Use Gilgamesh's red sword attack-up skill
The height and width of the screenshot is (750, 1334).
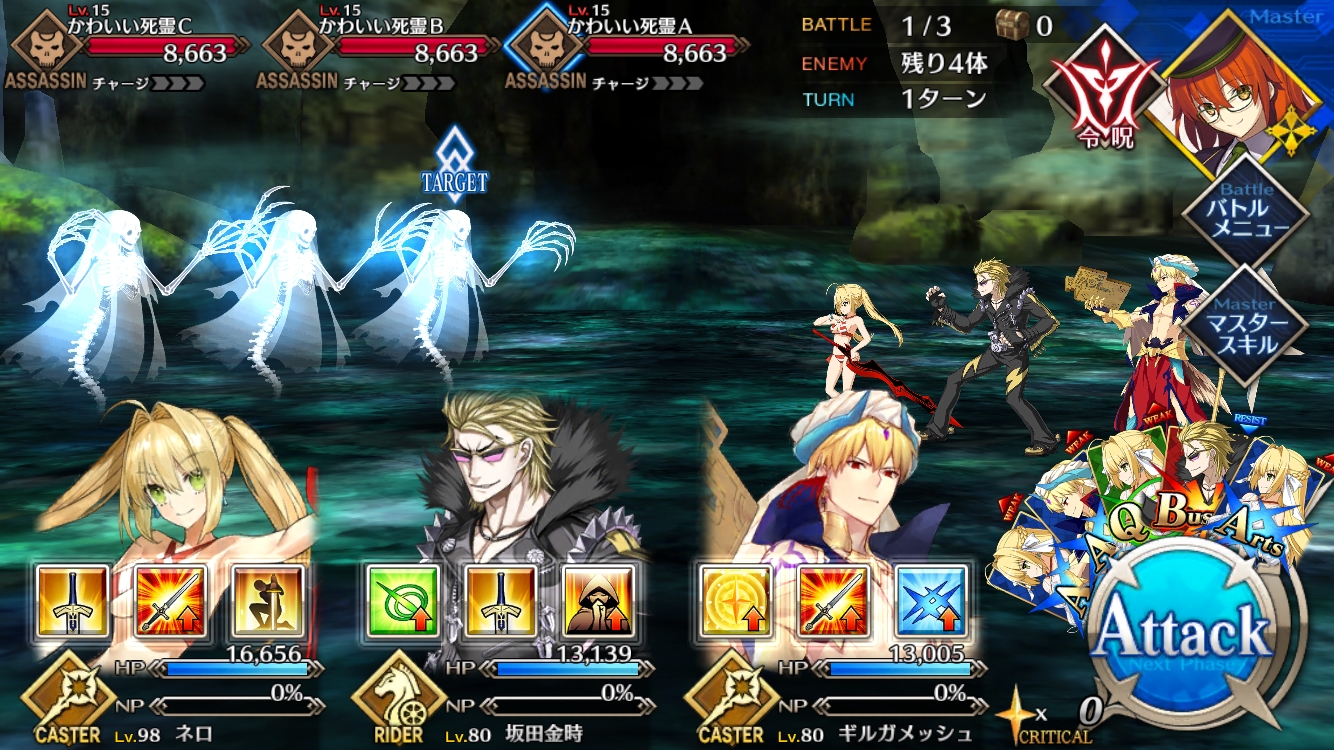[x=833, y=601]
